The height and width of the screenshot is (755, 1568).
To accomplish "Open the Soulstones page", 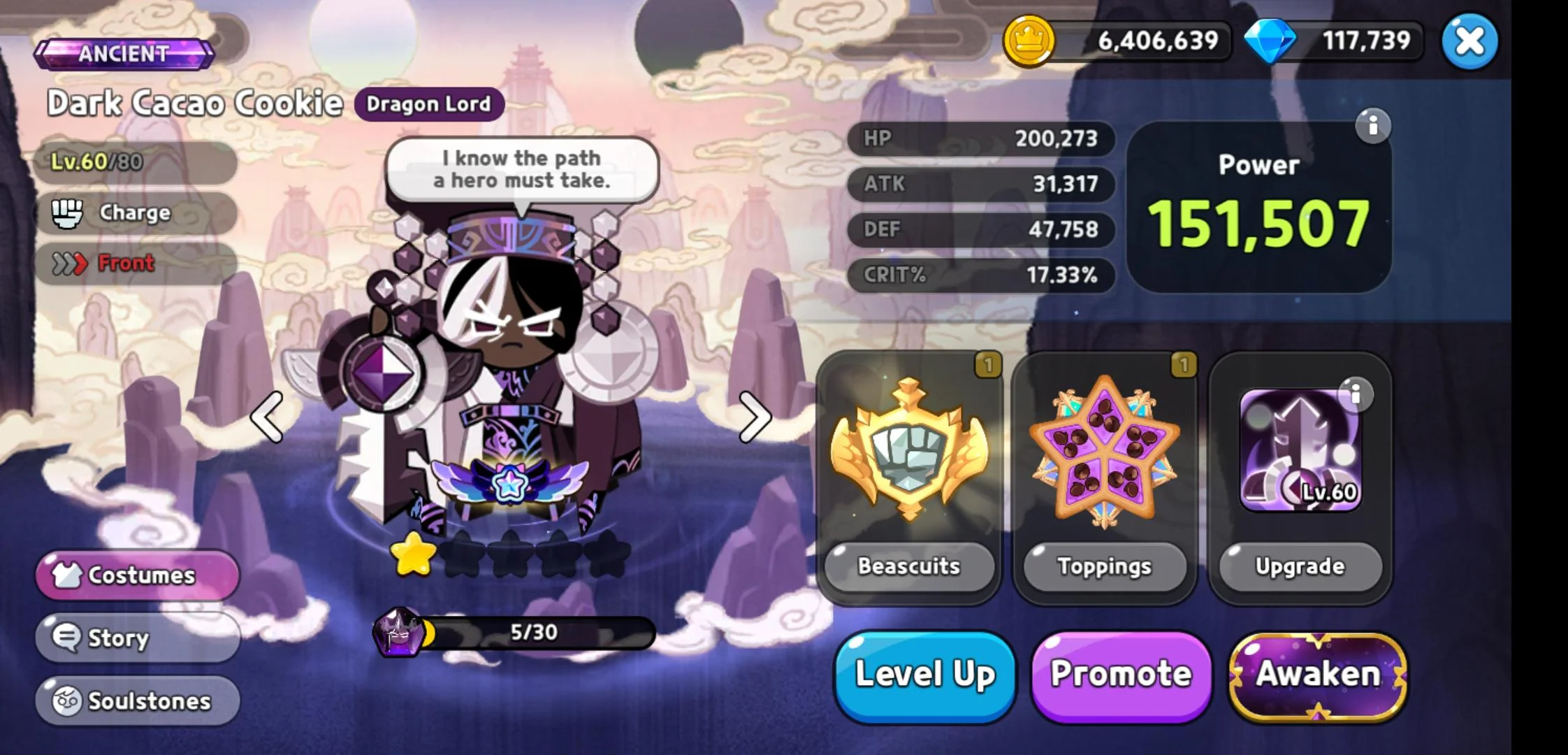I will 138,700.
